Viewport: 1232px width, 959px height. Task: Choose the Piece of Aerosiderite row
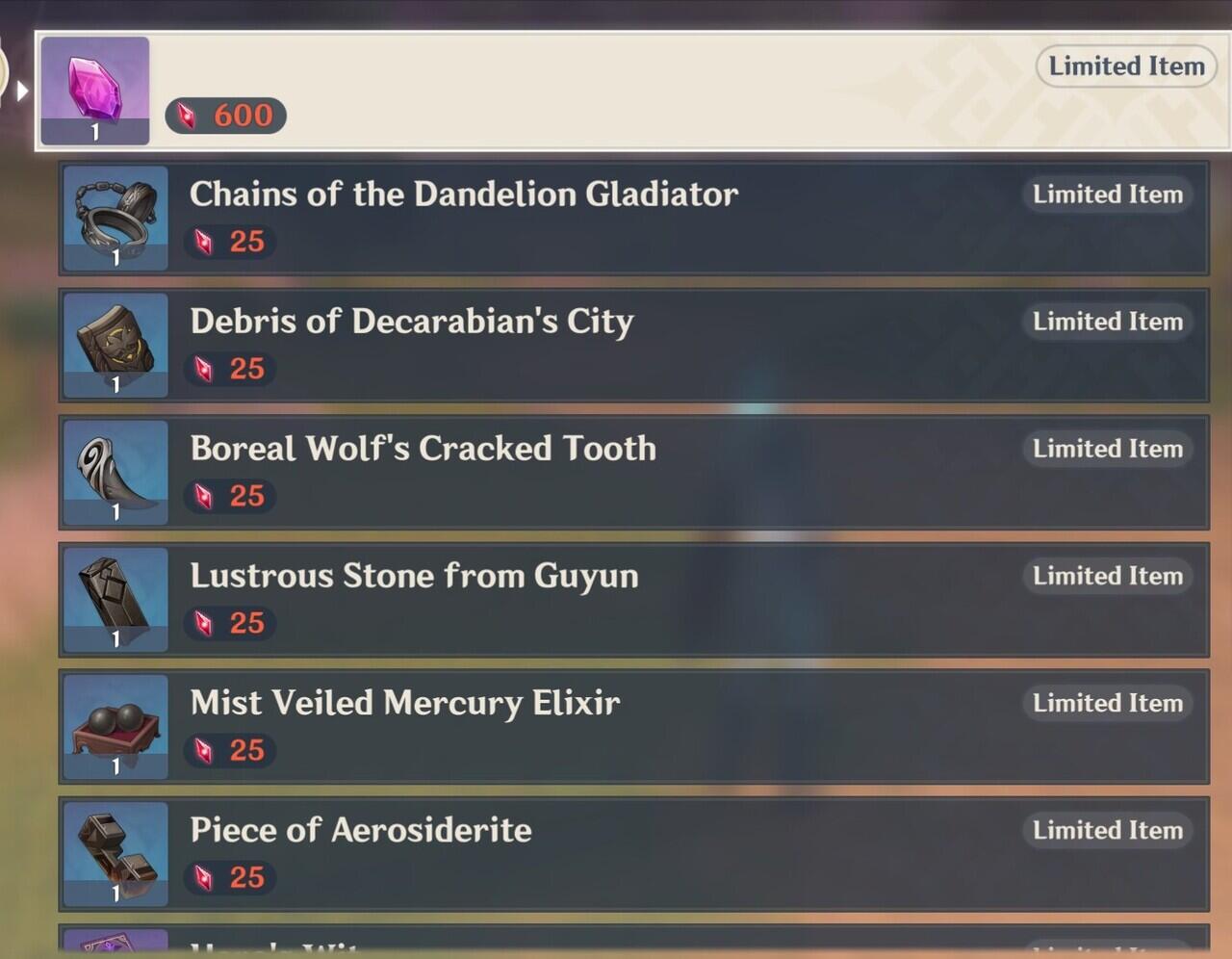632,854
